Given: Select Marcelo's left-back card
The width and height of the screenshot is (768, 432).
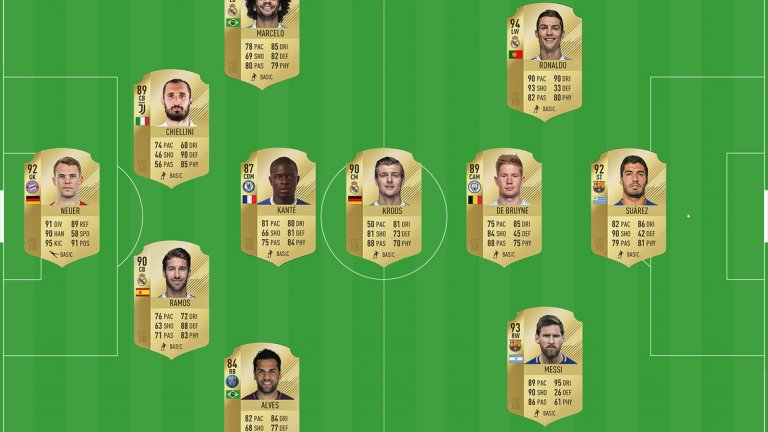Looking at the screenshot, I should [x=262, y=40].
